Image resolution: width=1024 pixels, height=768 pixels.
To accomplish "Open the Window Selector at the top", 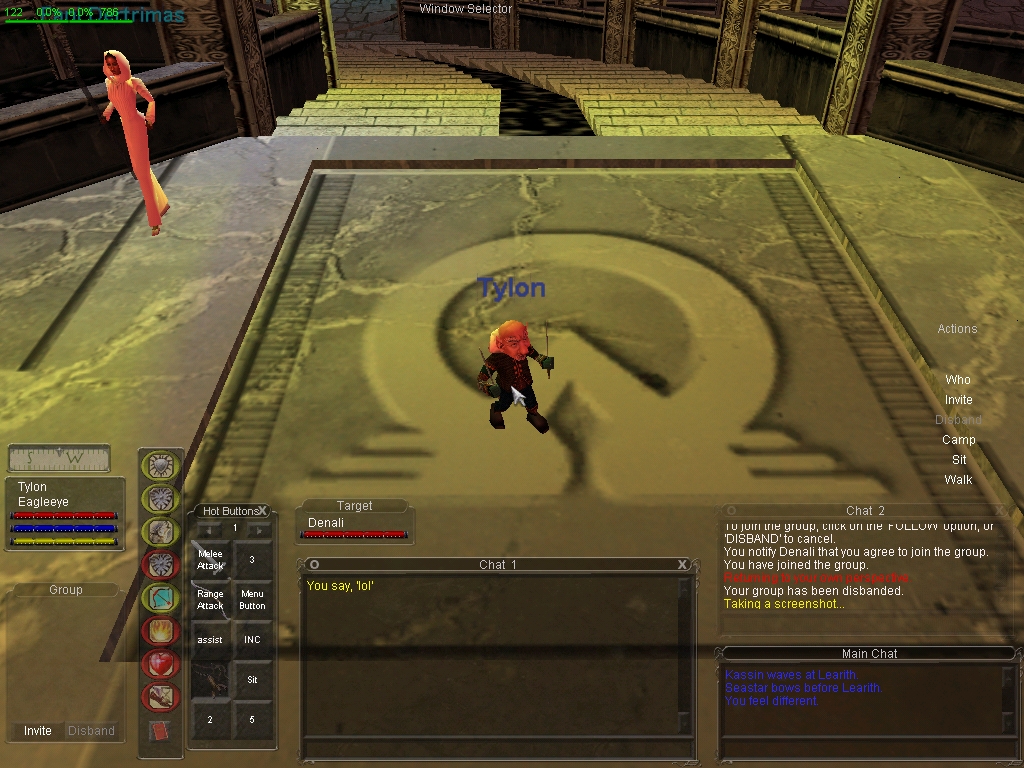I will coord(465,9).
